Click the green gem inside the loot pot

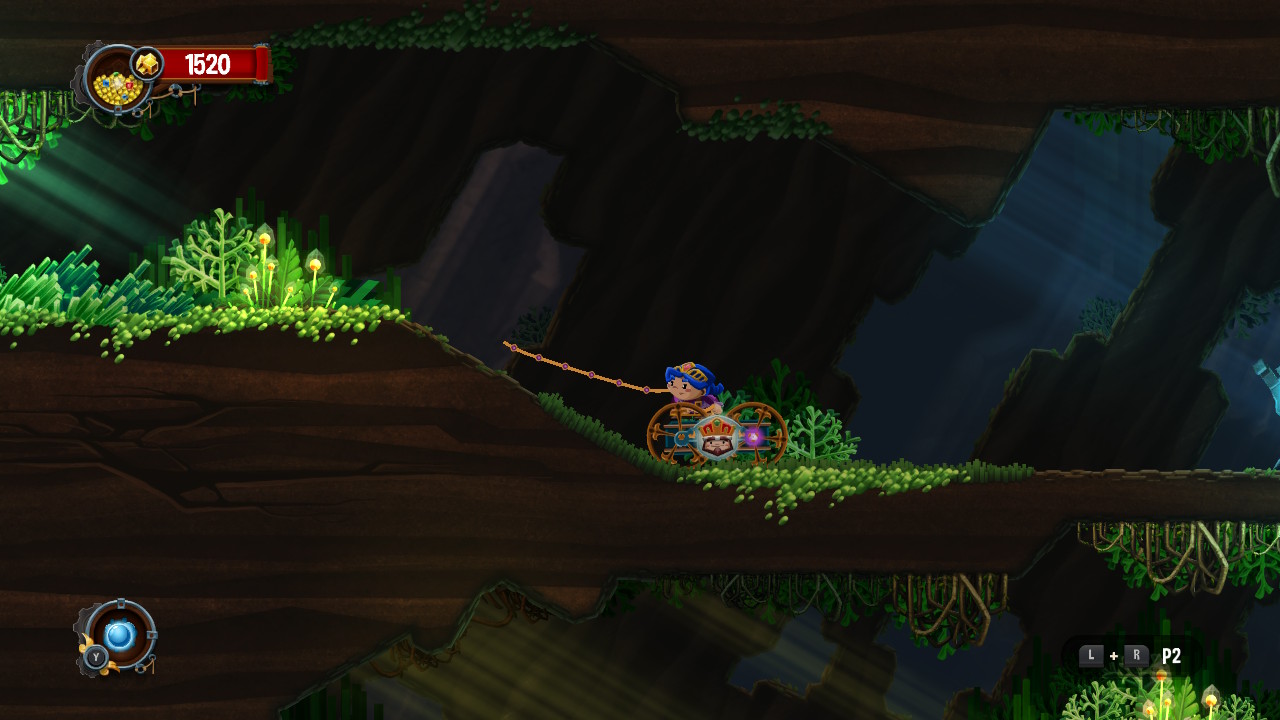coord(116,74)
